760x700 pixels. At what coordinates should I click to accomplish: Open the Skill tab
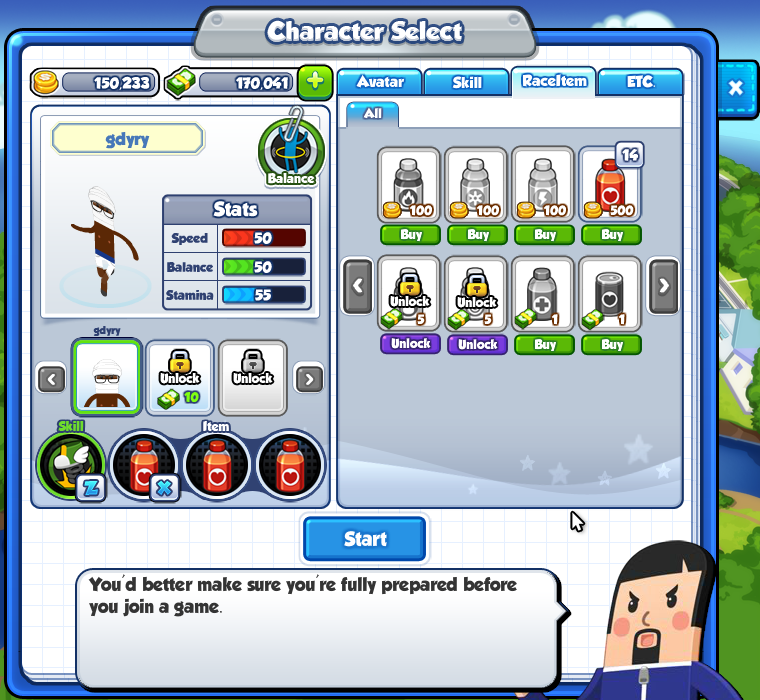[x=467, y=82]
